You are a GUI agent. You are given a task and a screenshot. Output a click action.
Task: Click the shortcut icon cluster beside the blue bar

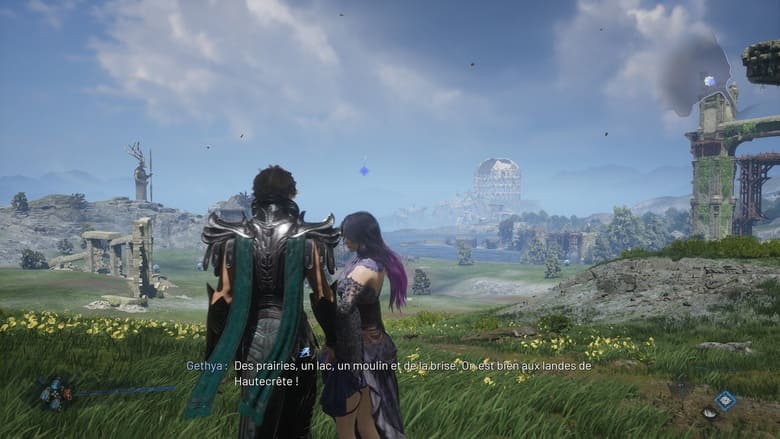coord(53,392)
